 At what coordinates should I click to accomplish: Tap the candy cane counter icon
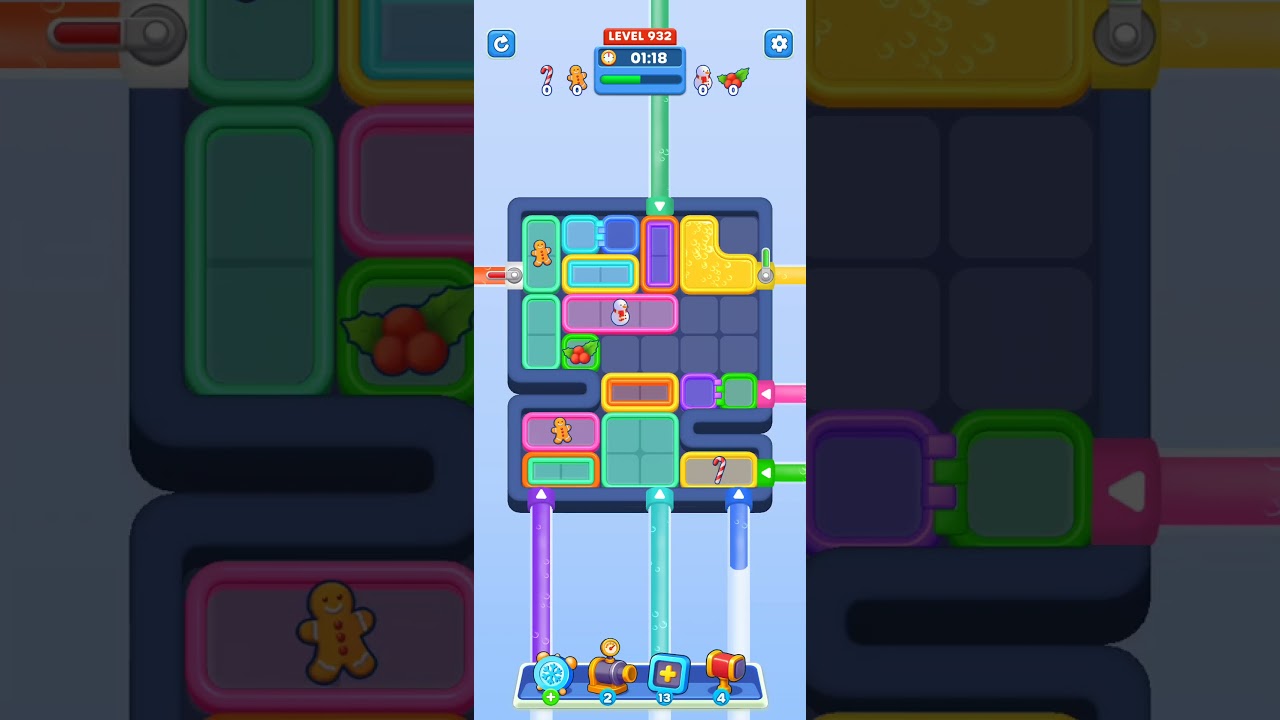(x=547, y=75)
